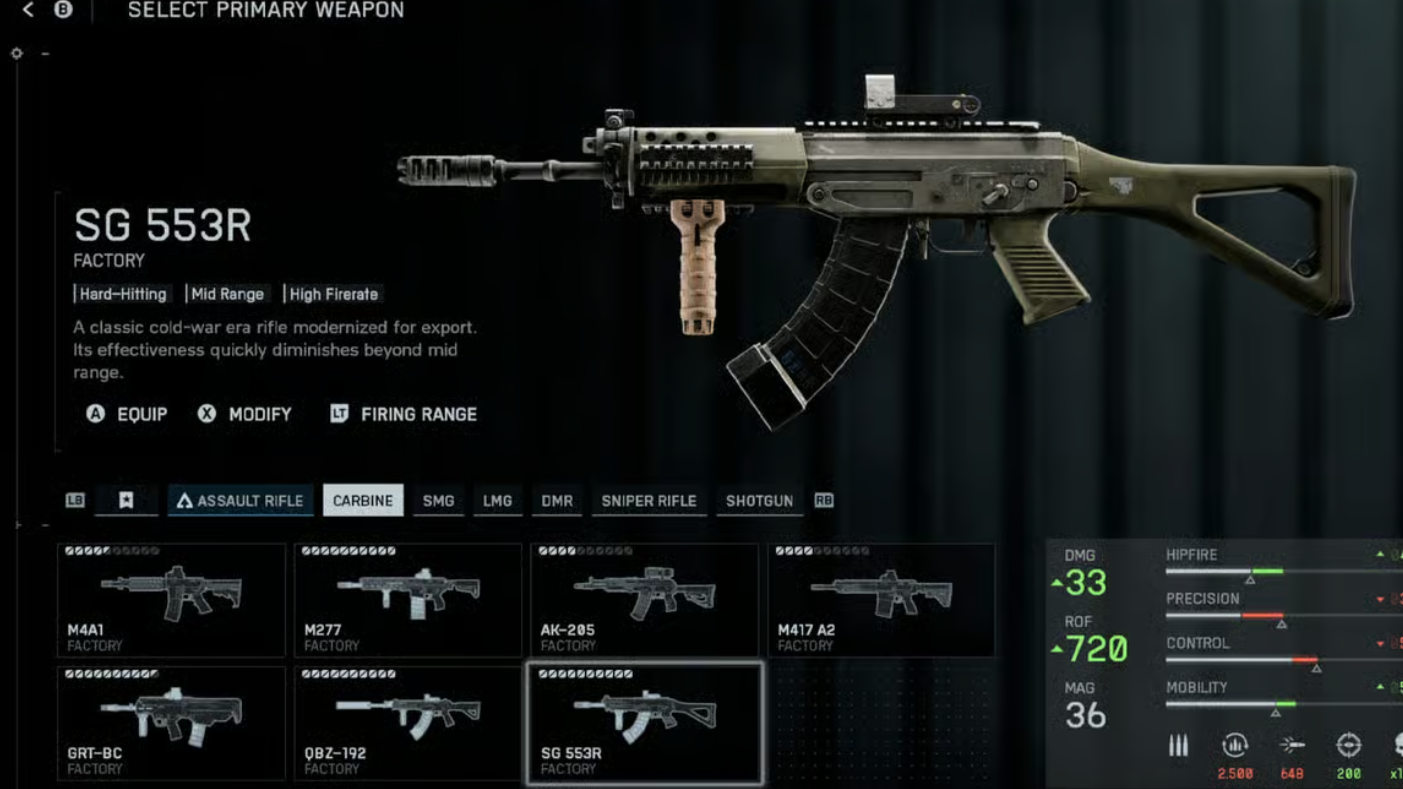This screenshot has width=1403, height=789.
Task: Pick the AK-205 weapon tile
Action: coord(644,600)
